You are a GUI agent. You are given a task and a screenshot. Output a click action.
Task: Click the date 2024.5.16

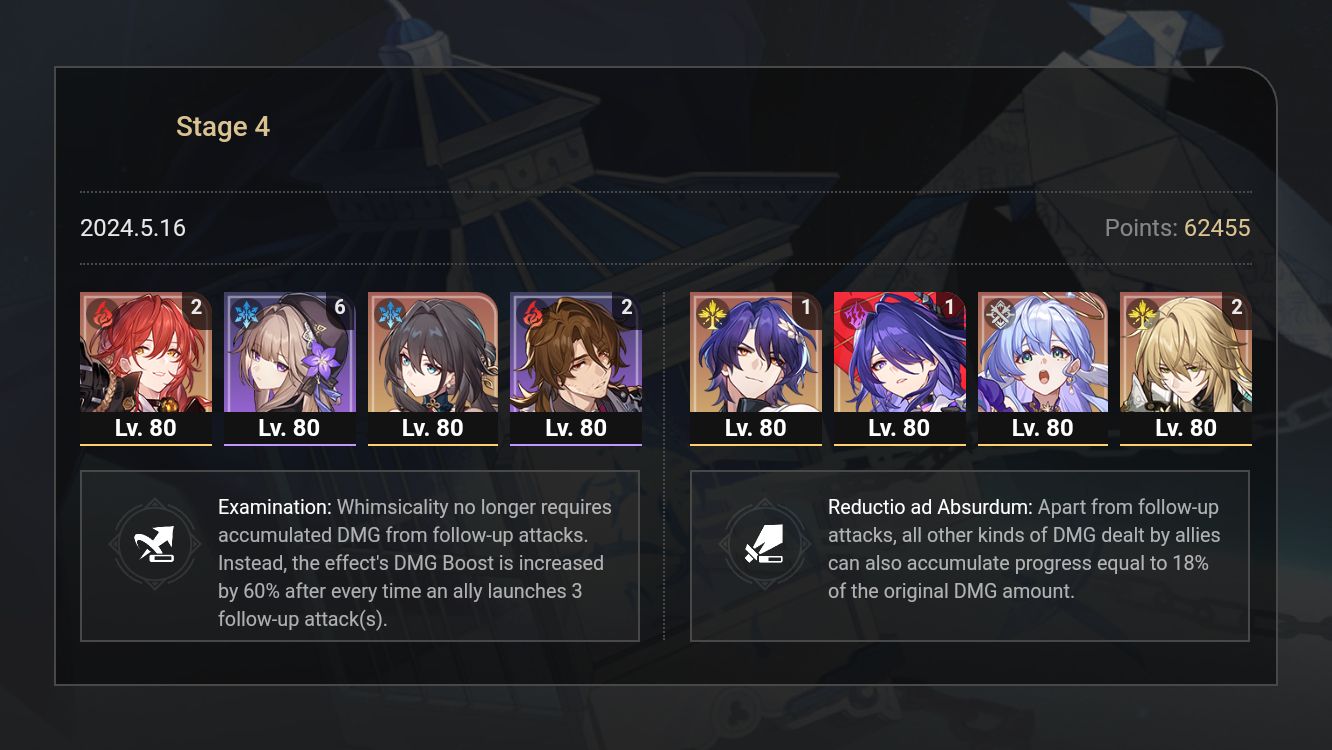pos(132,228)
